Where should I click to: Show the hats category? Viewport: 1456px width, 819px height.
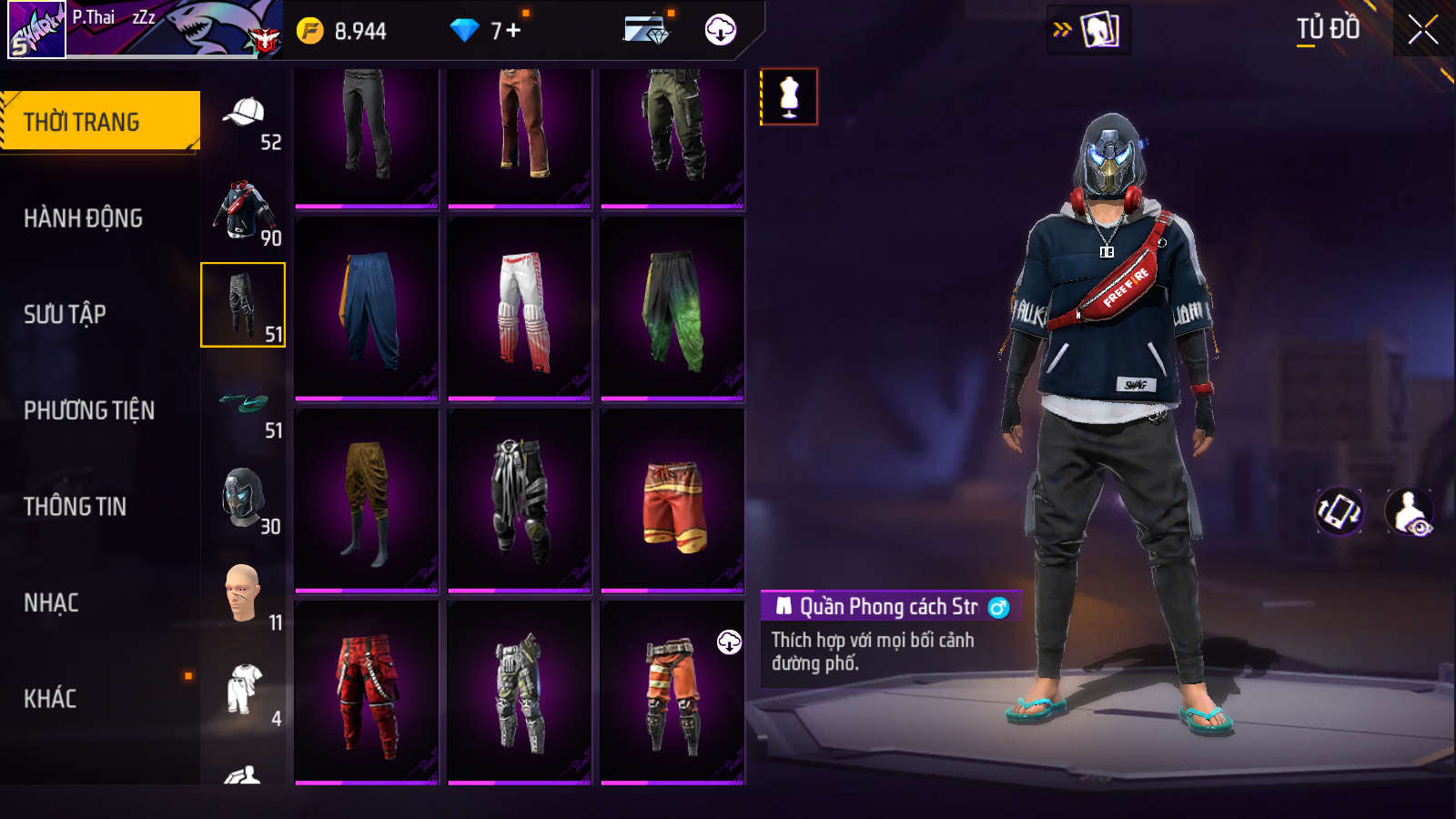[x=244, y=118]
